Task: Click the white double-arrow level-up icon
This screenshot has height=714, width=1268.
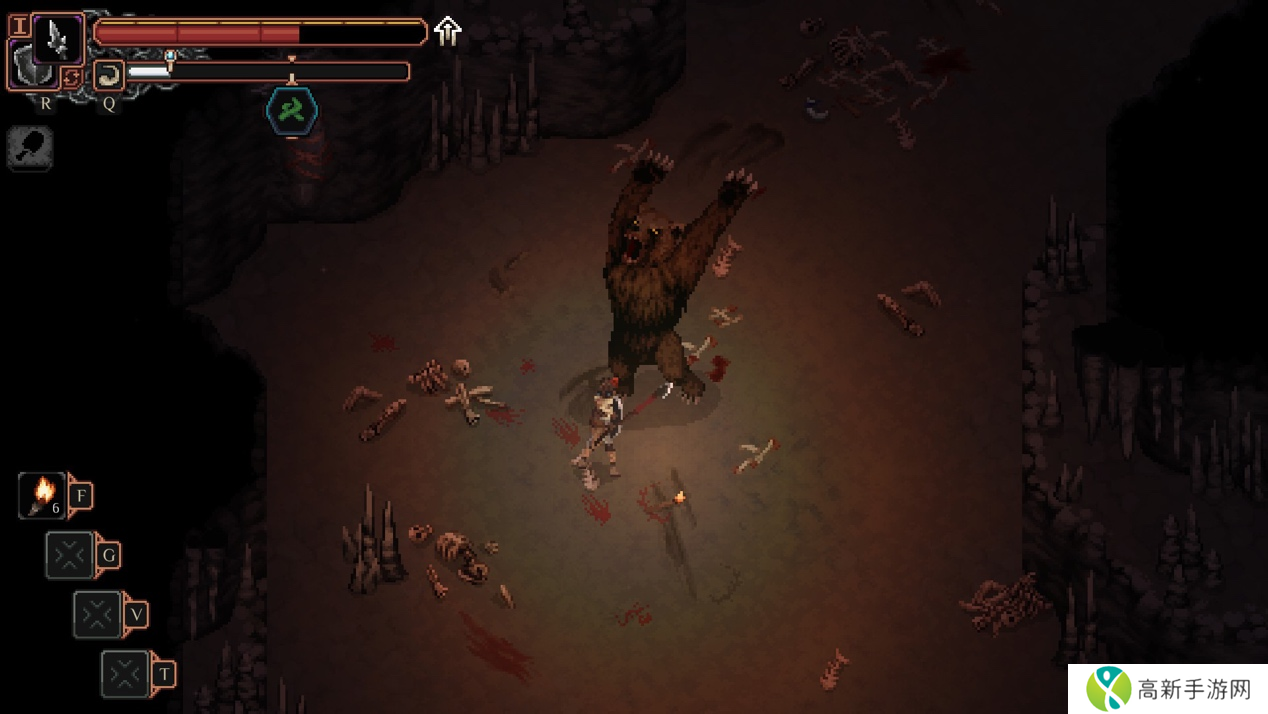Action: (447, 32)
